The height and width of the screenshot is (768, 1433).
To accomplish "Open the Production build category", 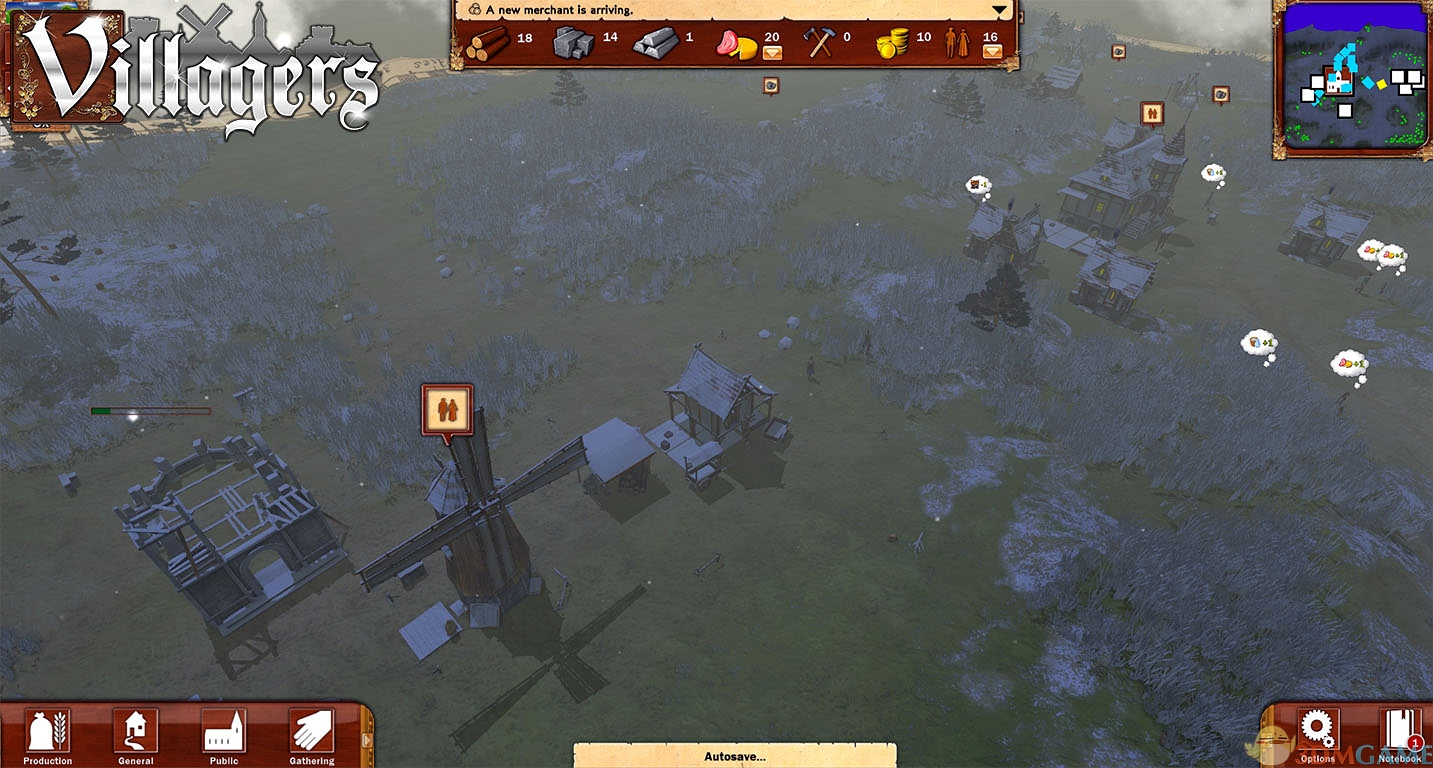I will [x=47, y=733].
